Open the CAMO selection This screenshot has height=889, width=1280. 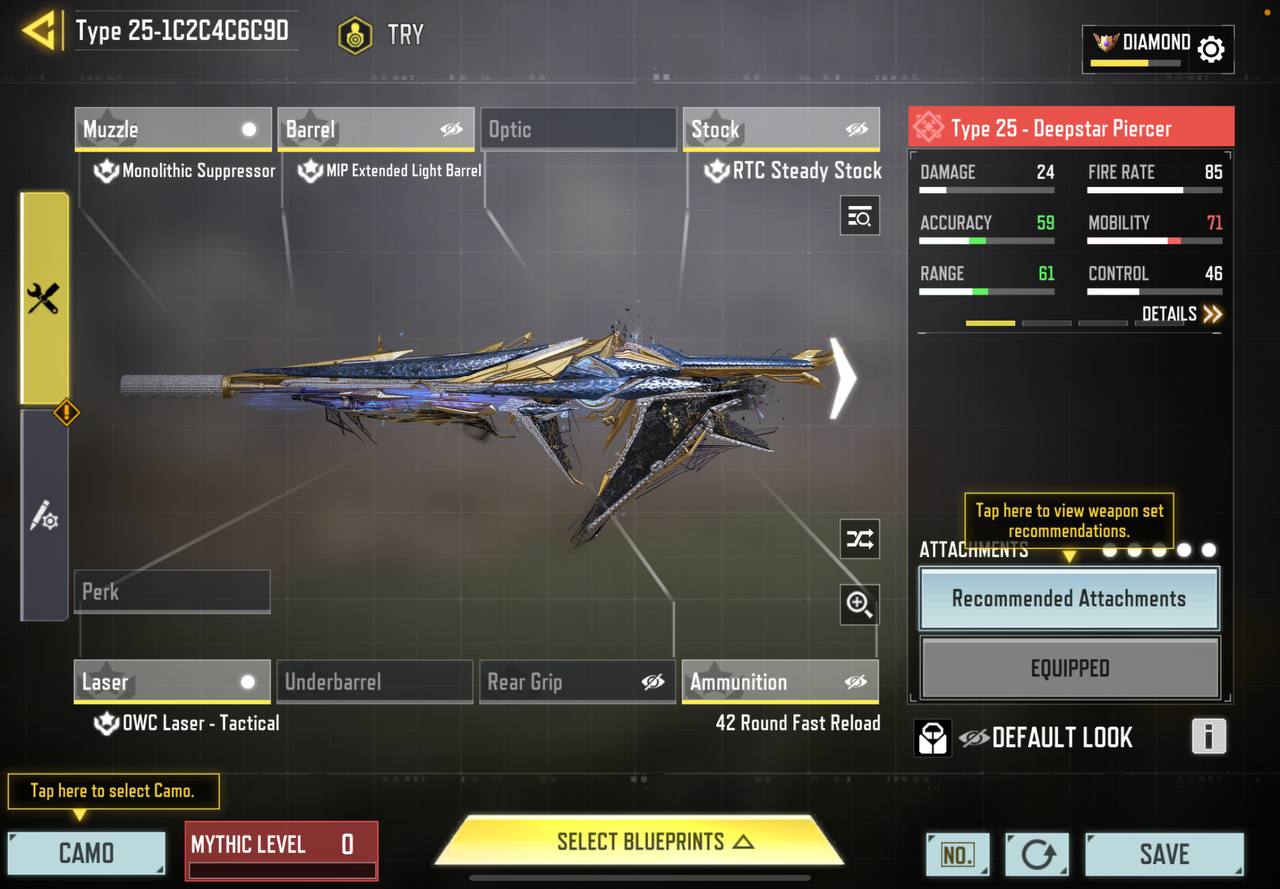87,853
